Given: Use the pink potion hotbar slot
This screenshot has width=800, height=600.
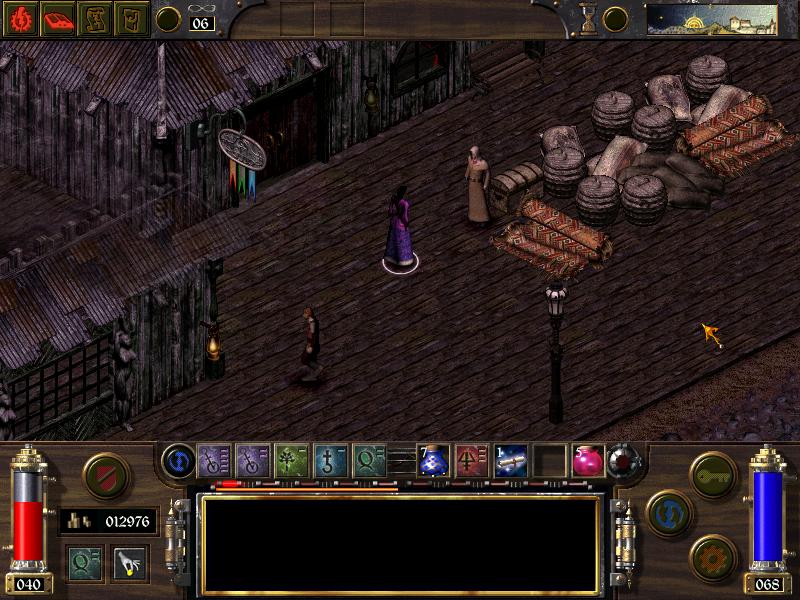Looking at the screenshot, I should (587, 461).
